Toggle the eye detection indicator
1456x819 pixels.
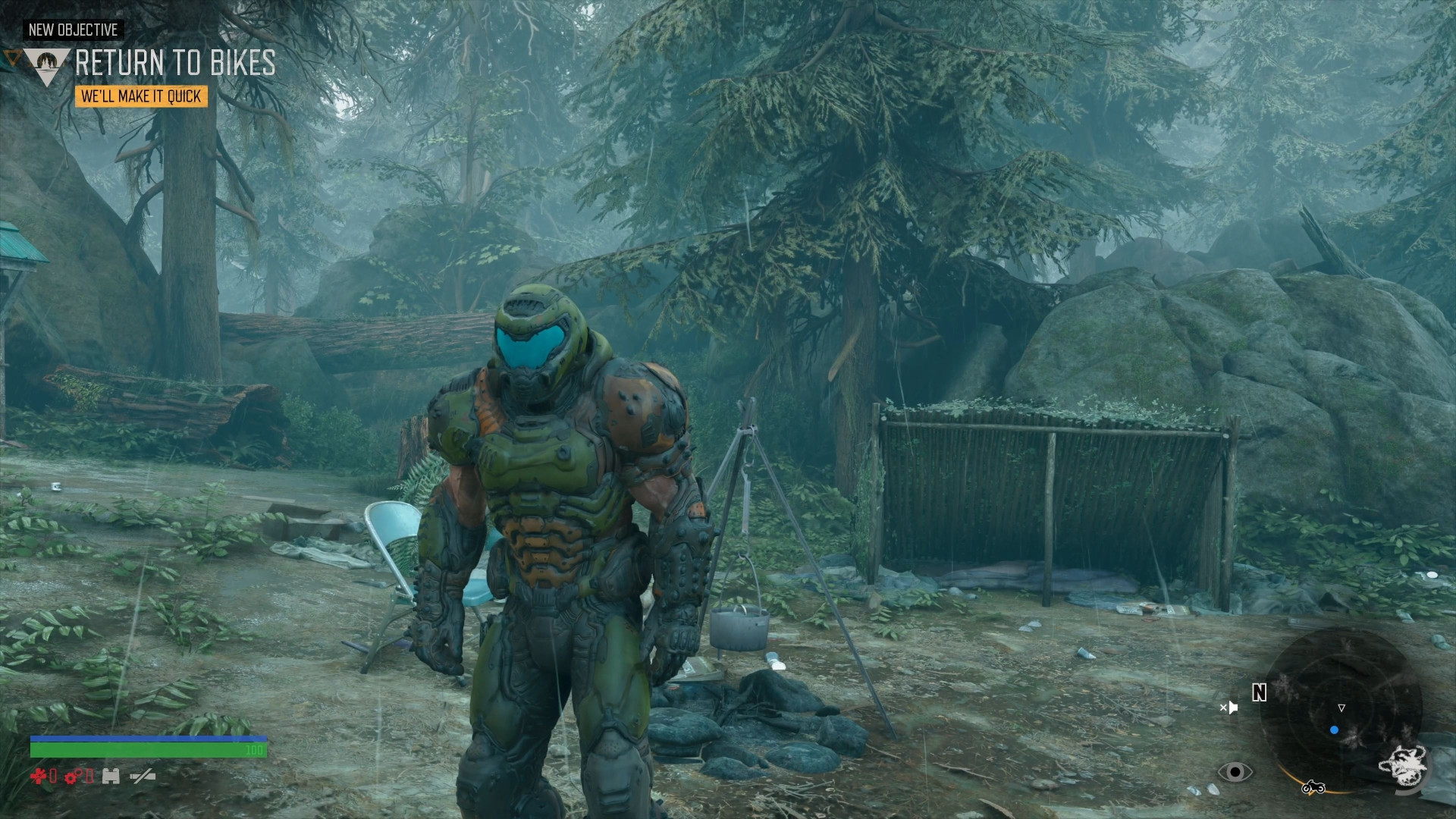click(x=1235, y=773)
